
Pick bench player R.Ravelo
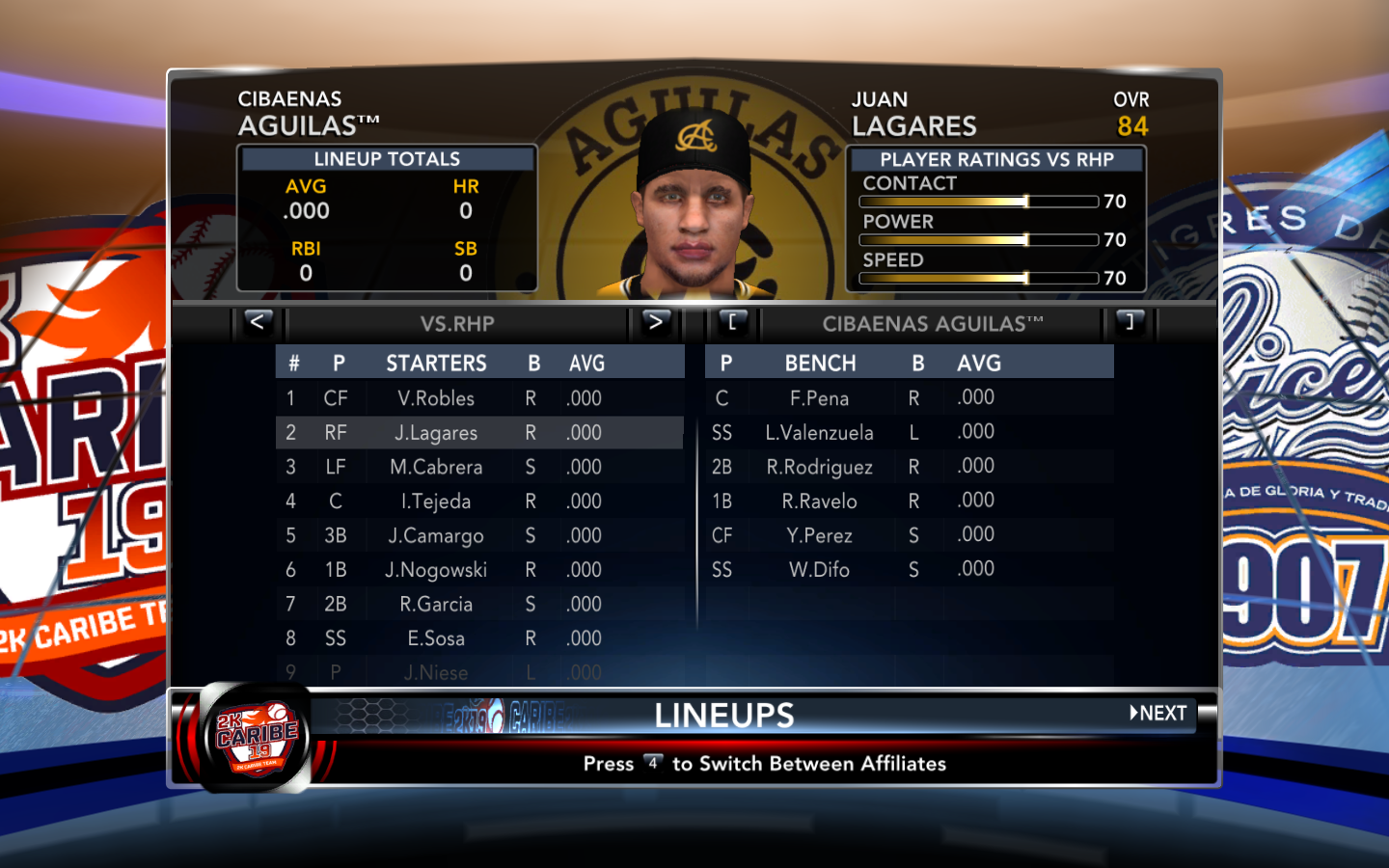point(820,502)
